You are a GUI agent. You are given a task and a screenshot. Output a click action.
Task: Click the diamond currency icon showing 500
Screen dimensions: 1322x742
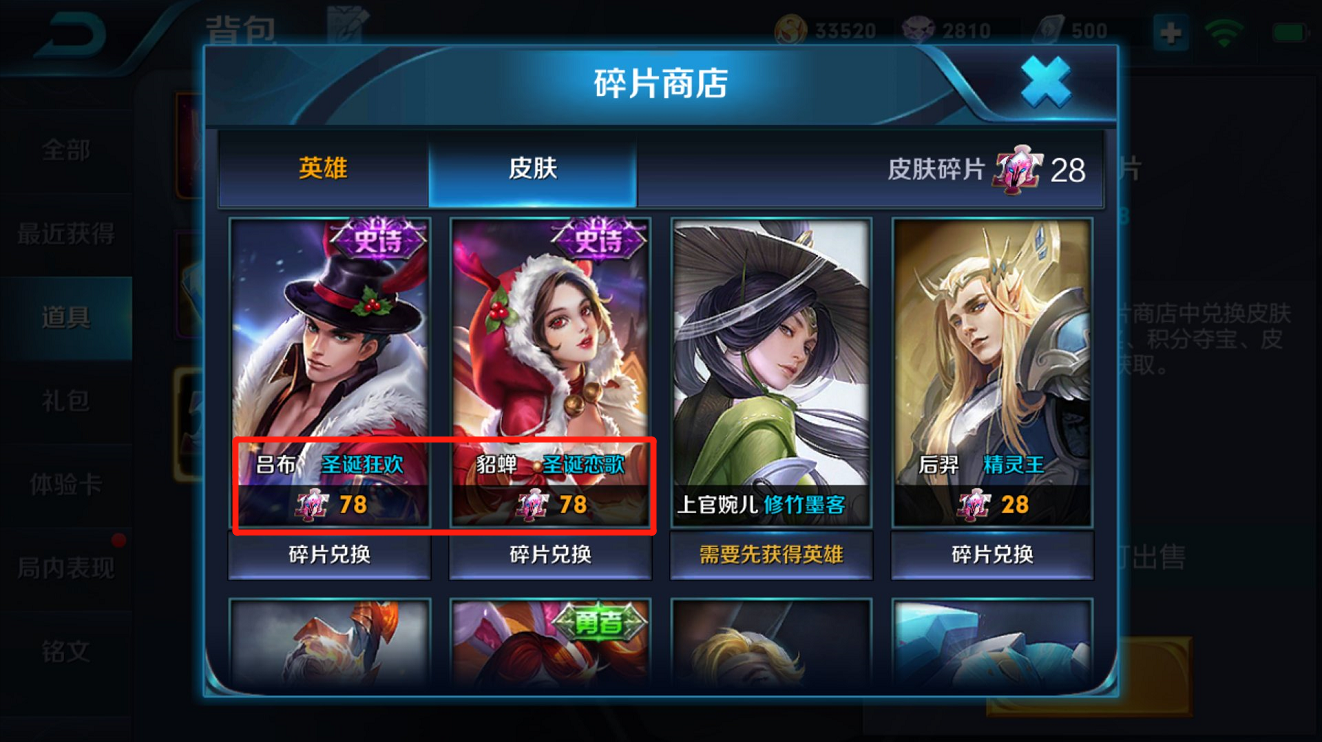(x=1046, y=29)
